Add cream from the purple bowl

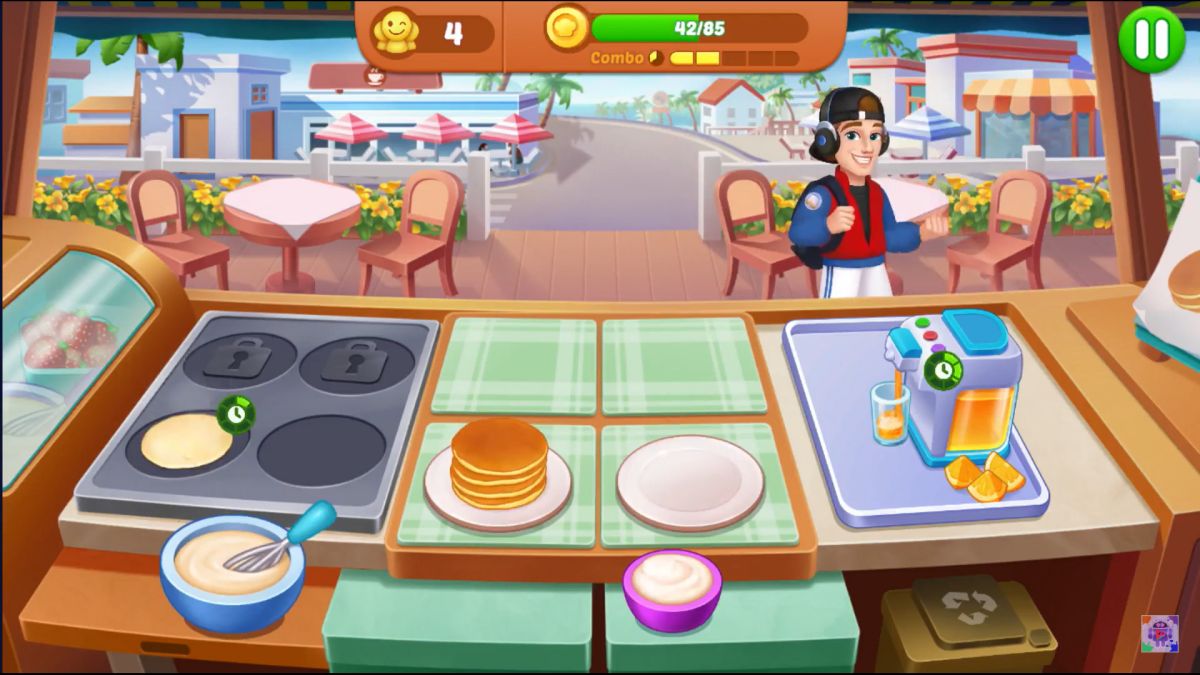click(672, 586)
